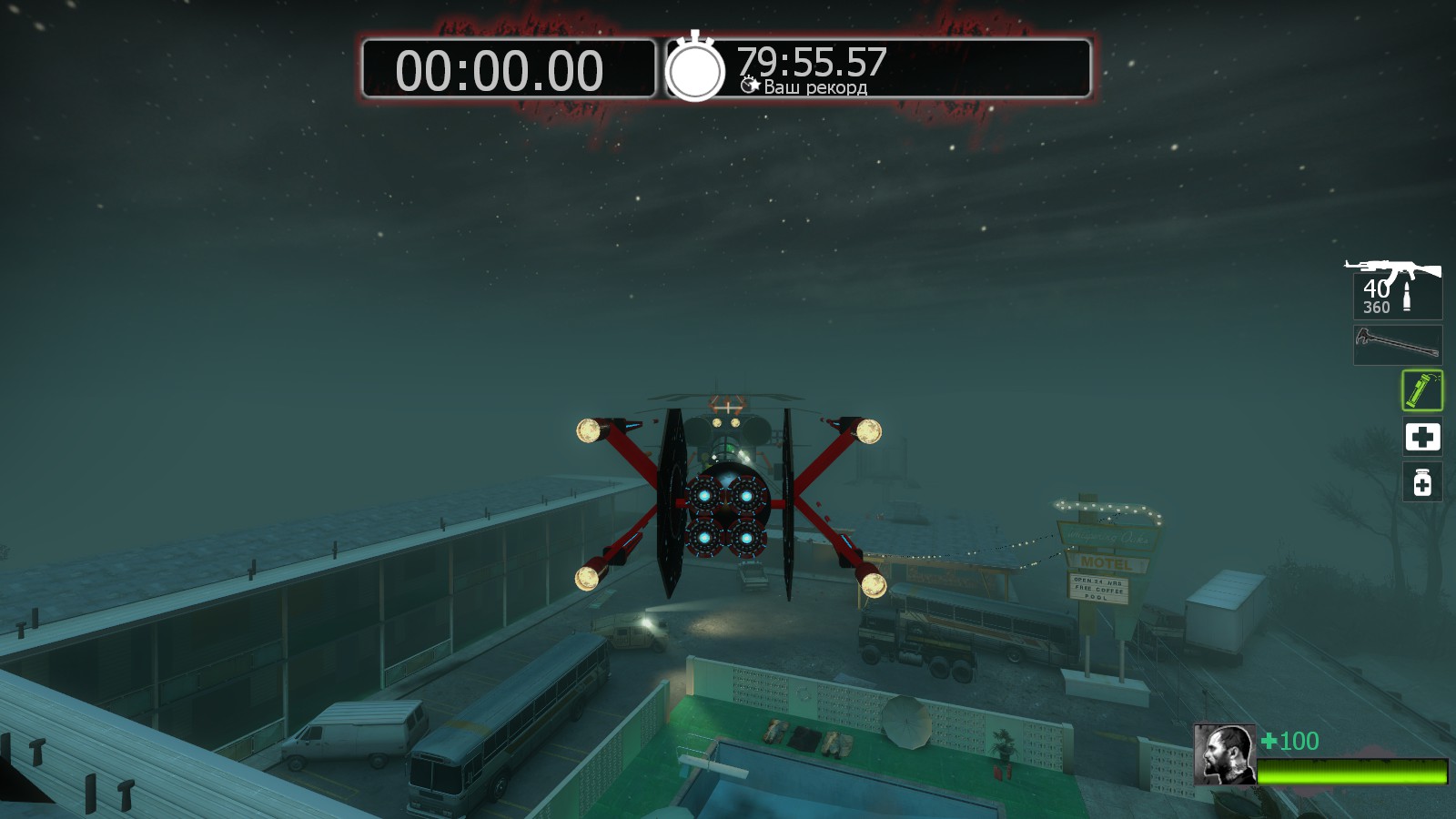Click the survivor portrait by the health bar
This screenshot has height=819, width=1456.
tap(1224, 754)
